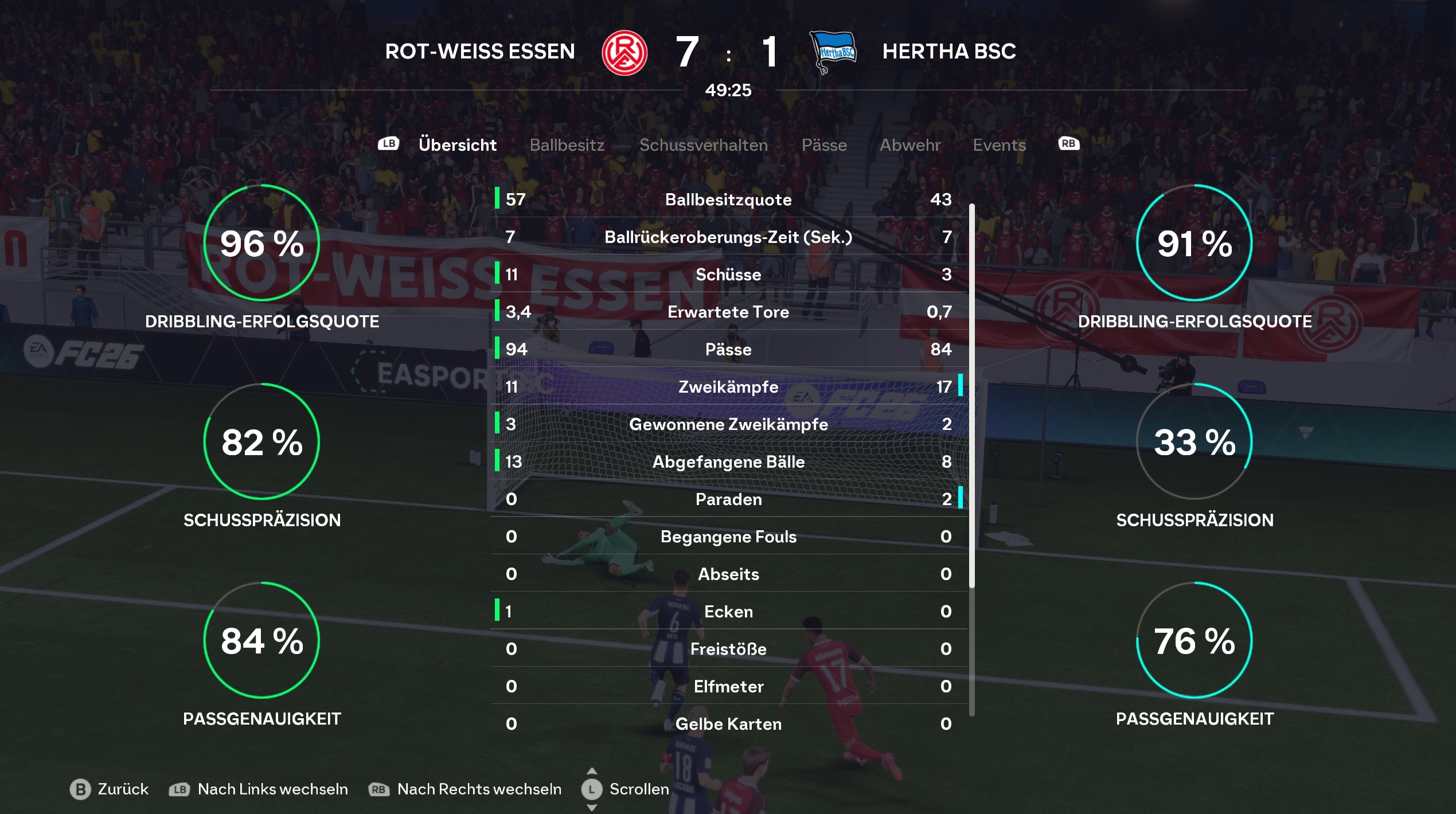This screenshot has height=814, width=1456.
Task: Switch to the Übersicht tab
Action: [x=457, y=145]
